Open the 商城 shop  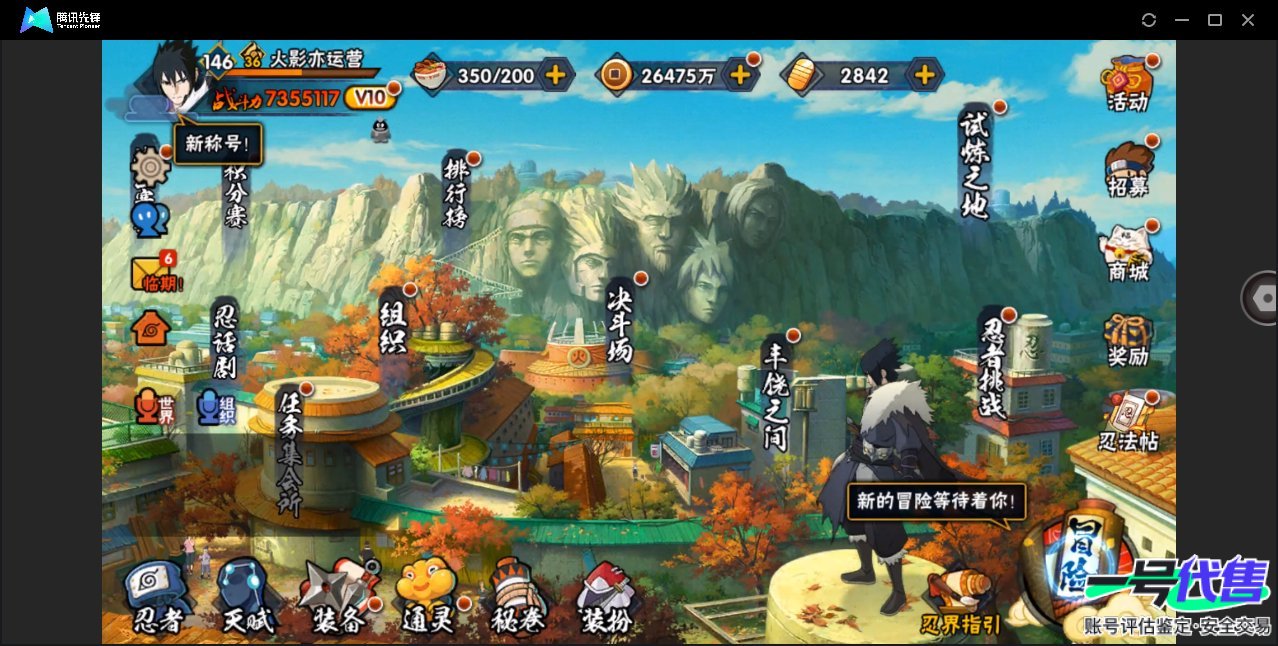tap(1128, 252)
